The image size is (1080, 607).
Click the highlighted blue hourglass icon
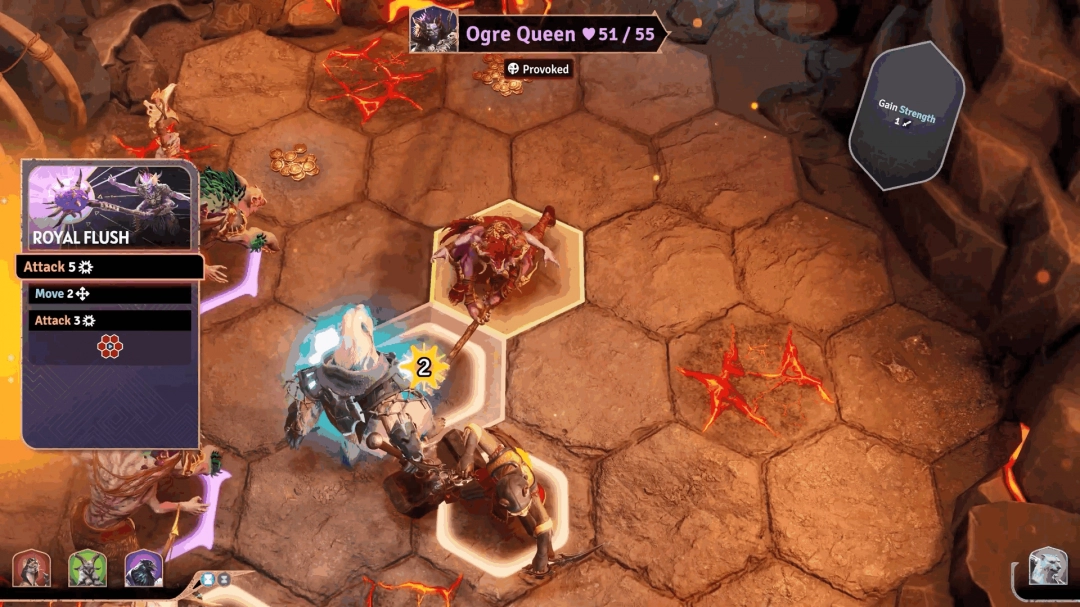click(x=208, y=578)
